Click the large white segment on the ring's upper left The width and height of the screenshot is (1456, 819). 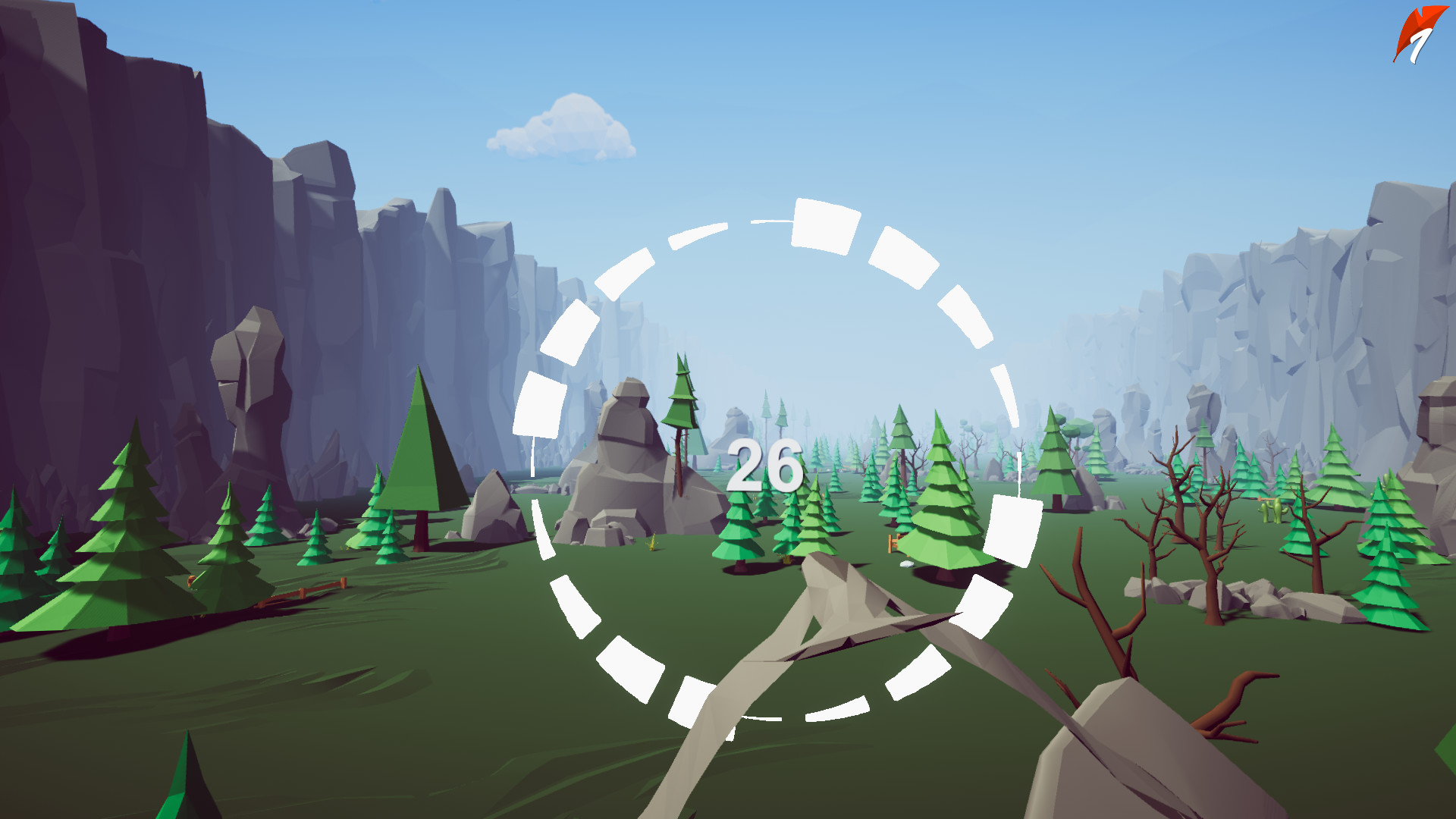pos(538,402)
